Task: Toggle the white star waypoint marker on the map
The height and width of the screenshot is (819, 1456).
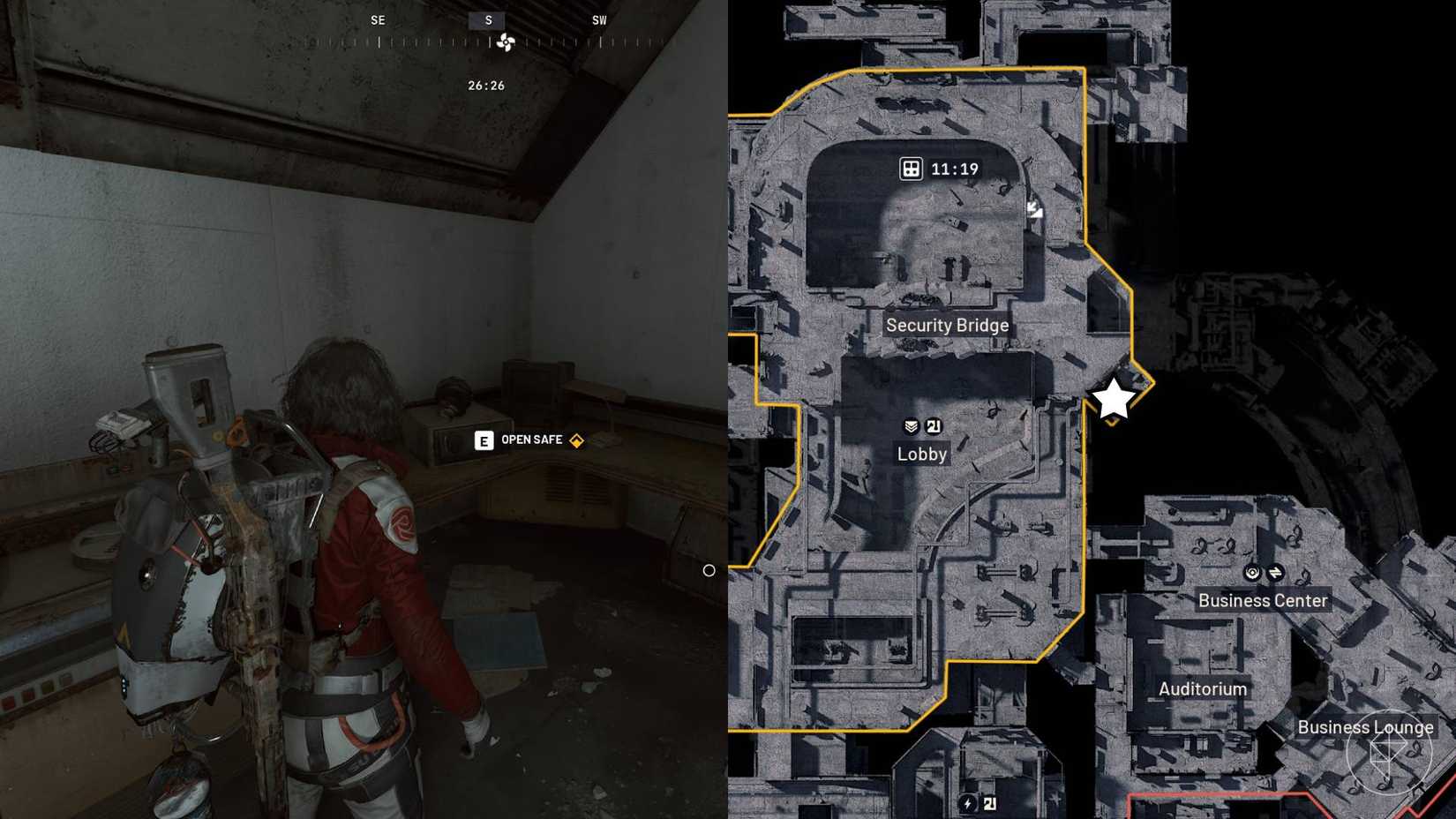Action: tap(1112, 399)
